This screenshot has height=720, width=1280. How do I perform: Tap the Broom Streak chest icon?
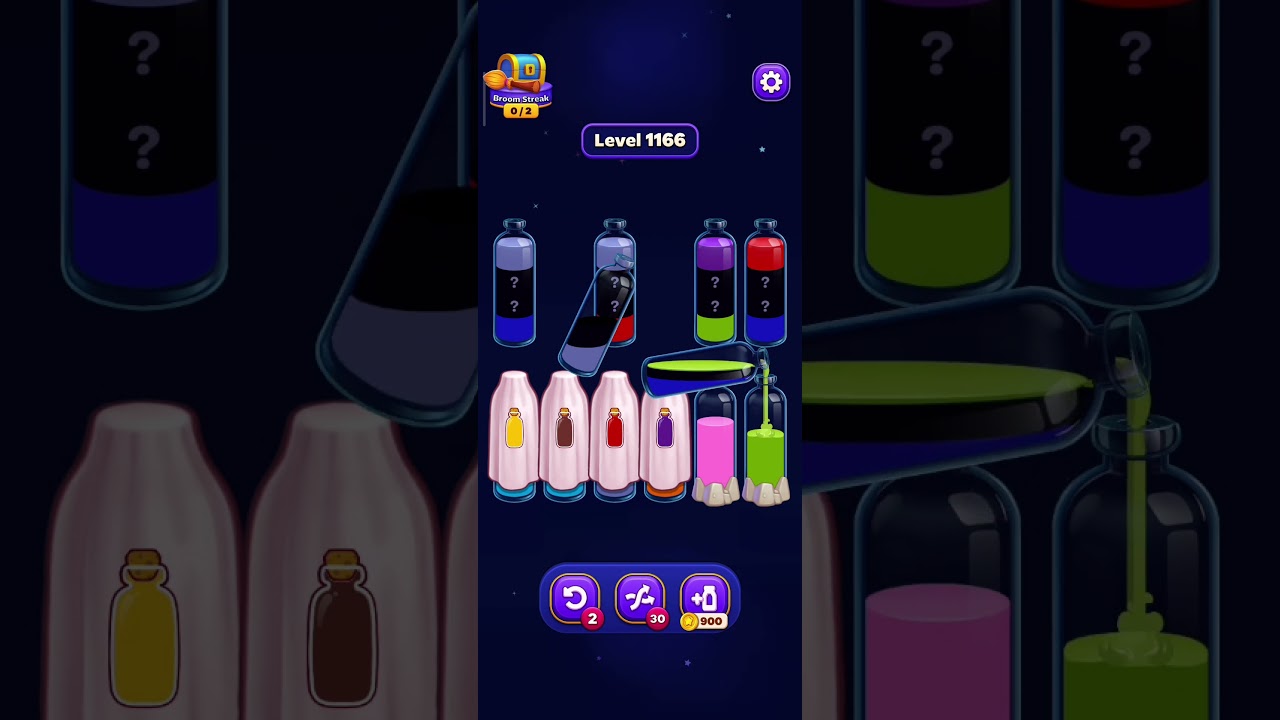pyautogui.click(x=520, y=70)
